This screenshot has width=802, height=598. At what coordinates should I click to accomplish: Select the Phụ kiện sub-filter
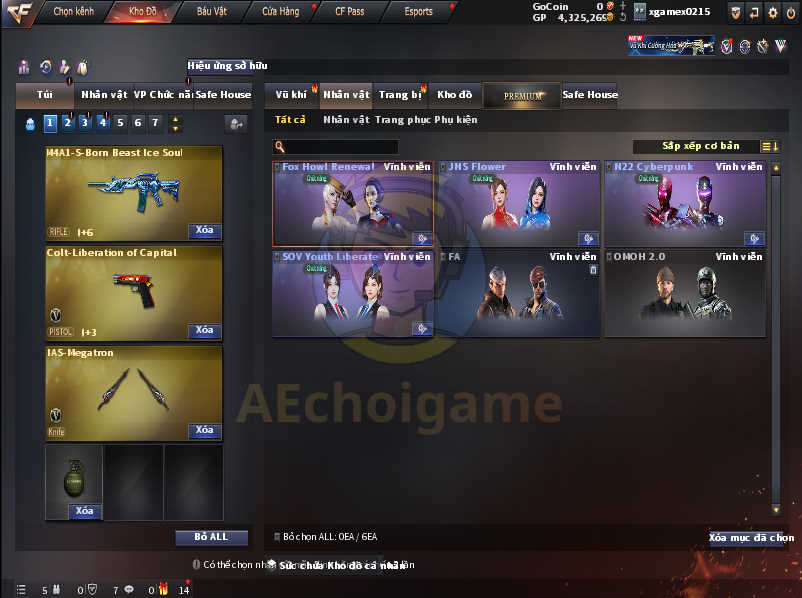pyautogui.click(x=456, y=120)
